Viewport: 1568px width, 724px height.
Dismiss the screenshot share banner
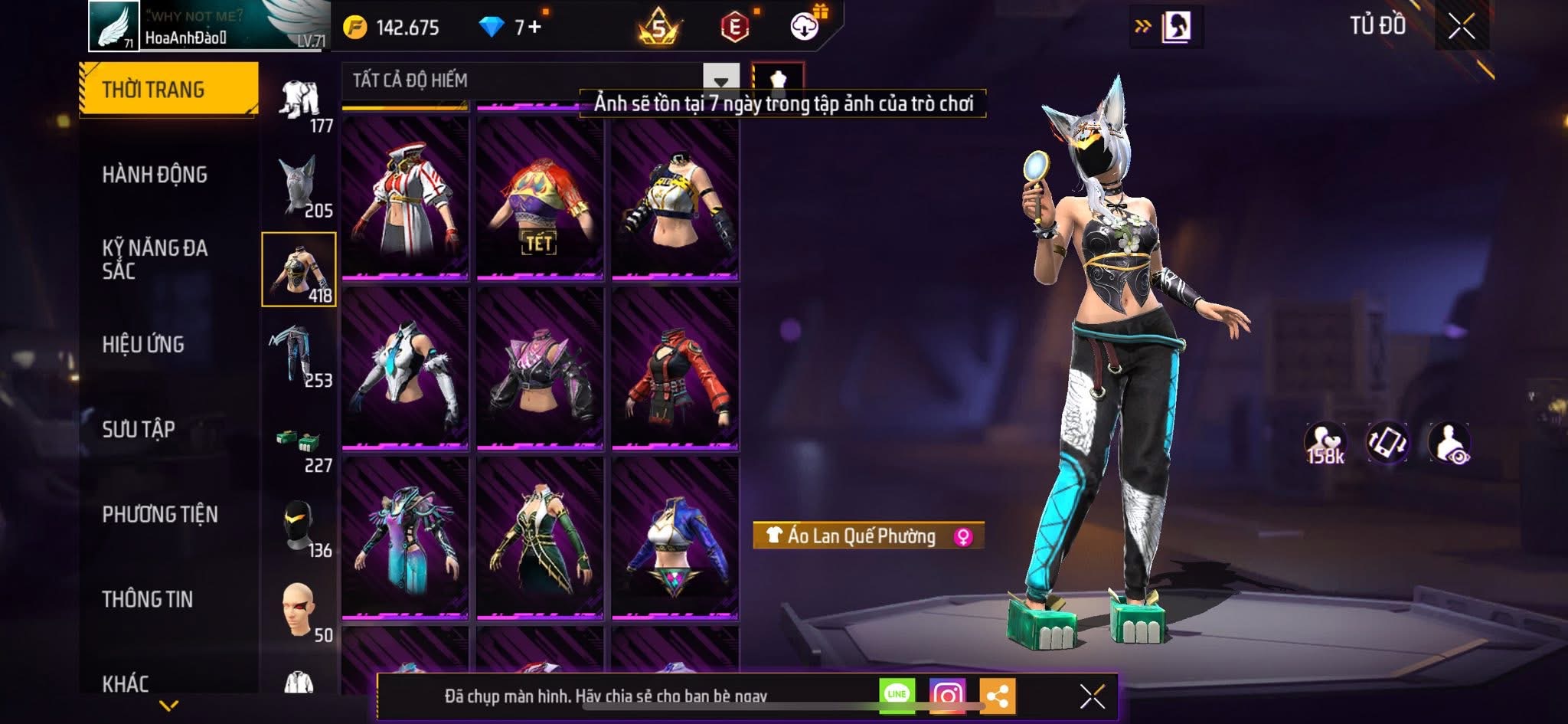point(1092,696)
